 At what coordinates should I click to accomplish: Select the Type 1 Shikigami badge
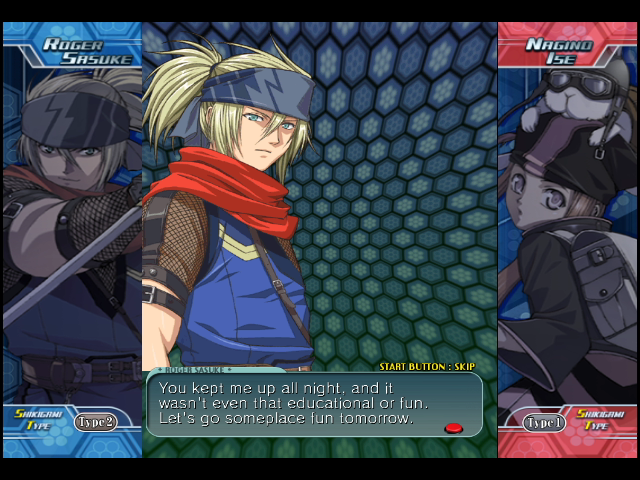point(544,422)
